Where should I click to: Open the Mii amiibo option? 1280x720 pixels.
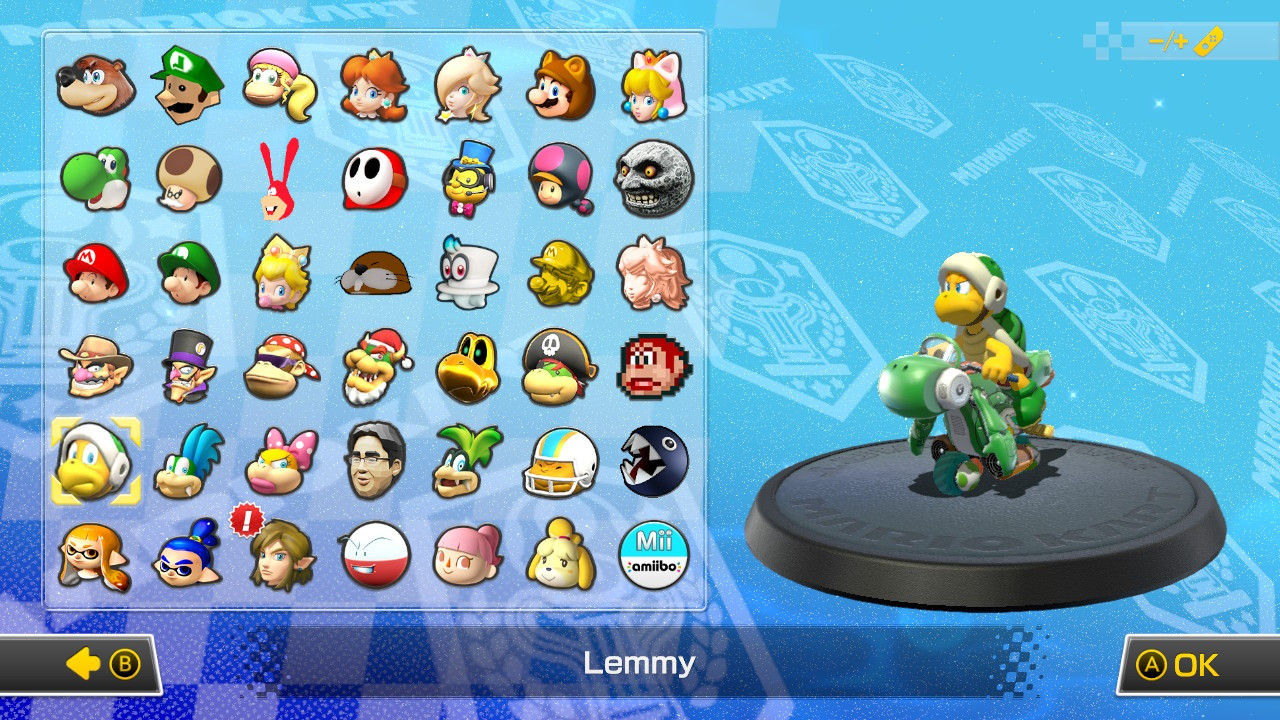click(x=653, y=556)
